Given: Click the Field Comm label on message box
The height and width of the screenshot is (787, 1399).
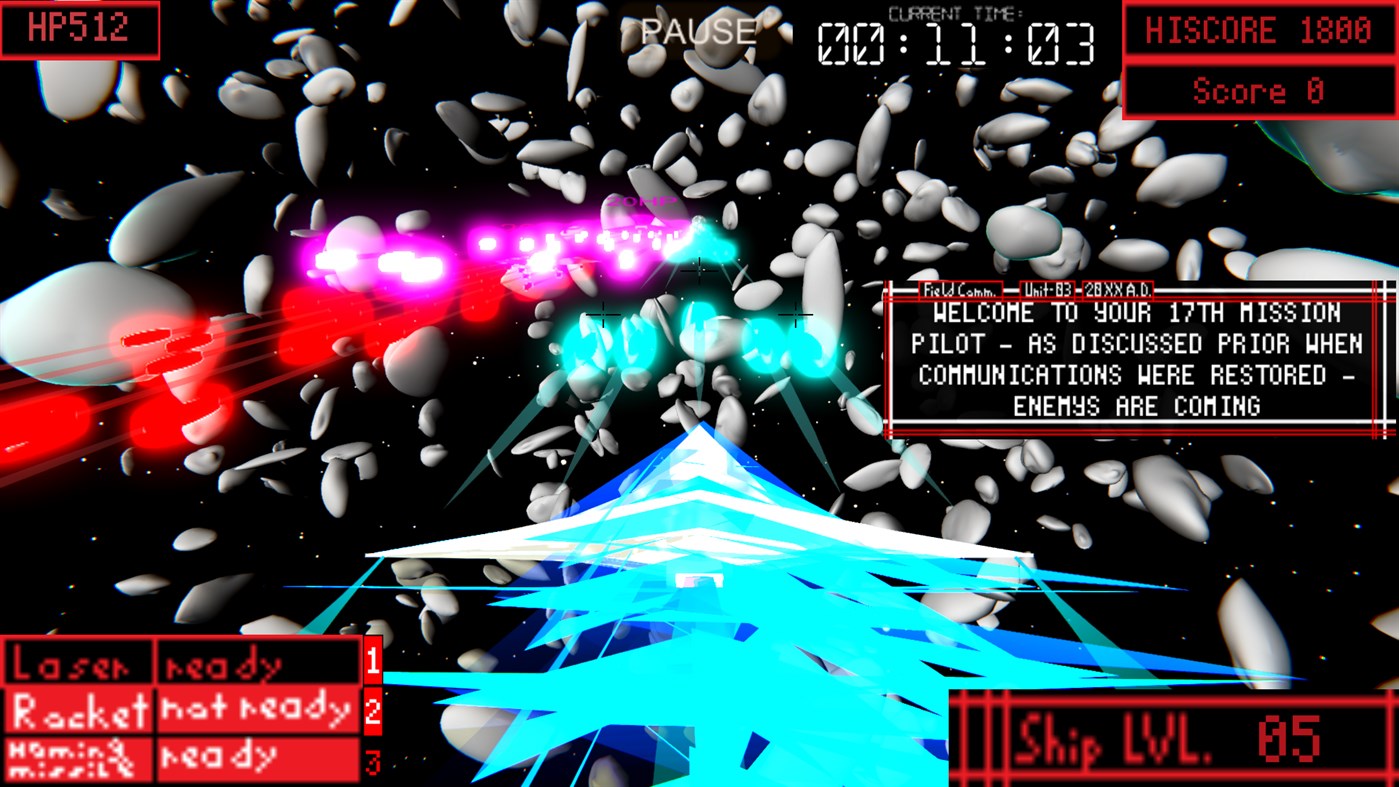Looking at the screenshot, I should (x=962, y=291).
